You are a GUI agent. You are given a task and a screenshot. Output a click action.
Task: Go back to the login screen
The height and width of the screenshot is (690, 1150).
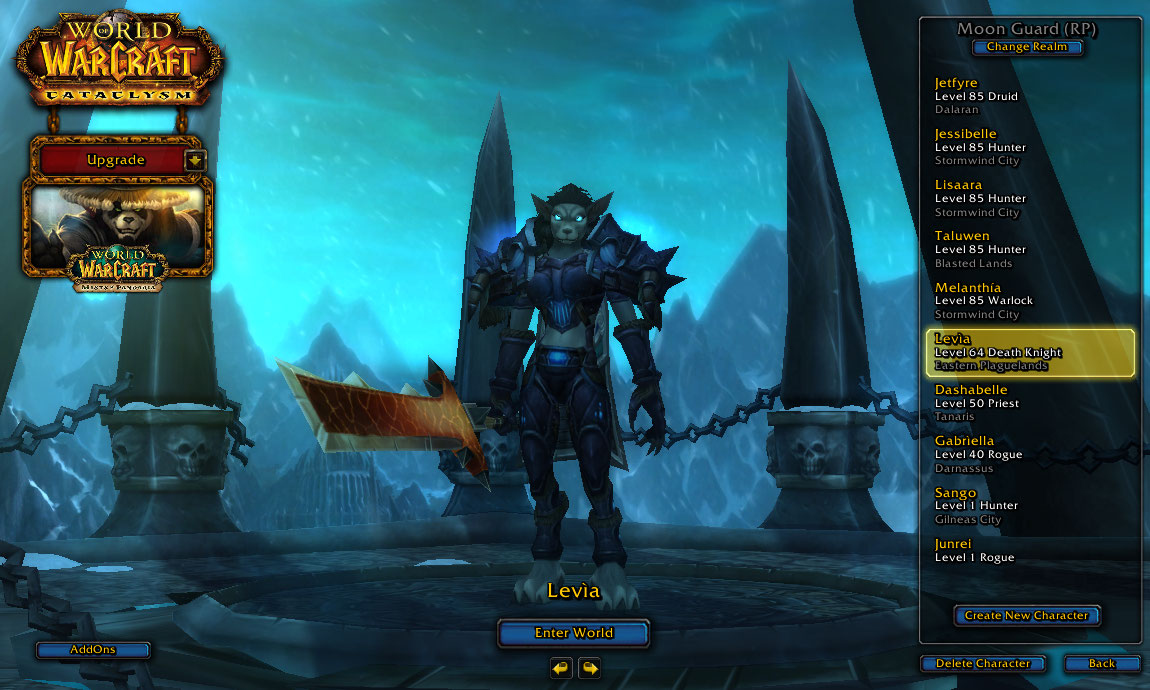(1102, 664)
